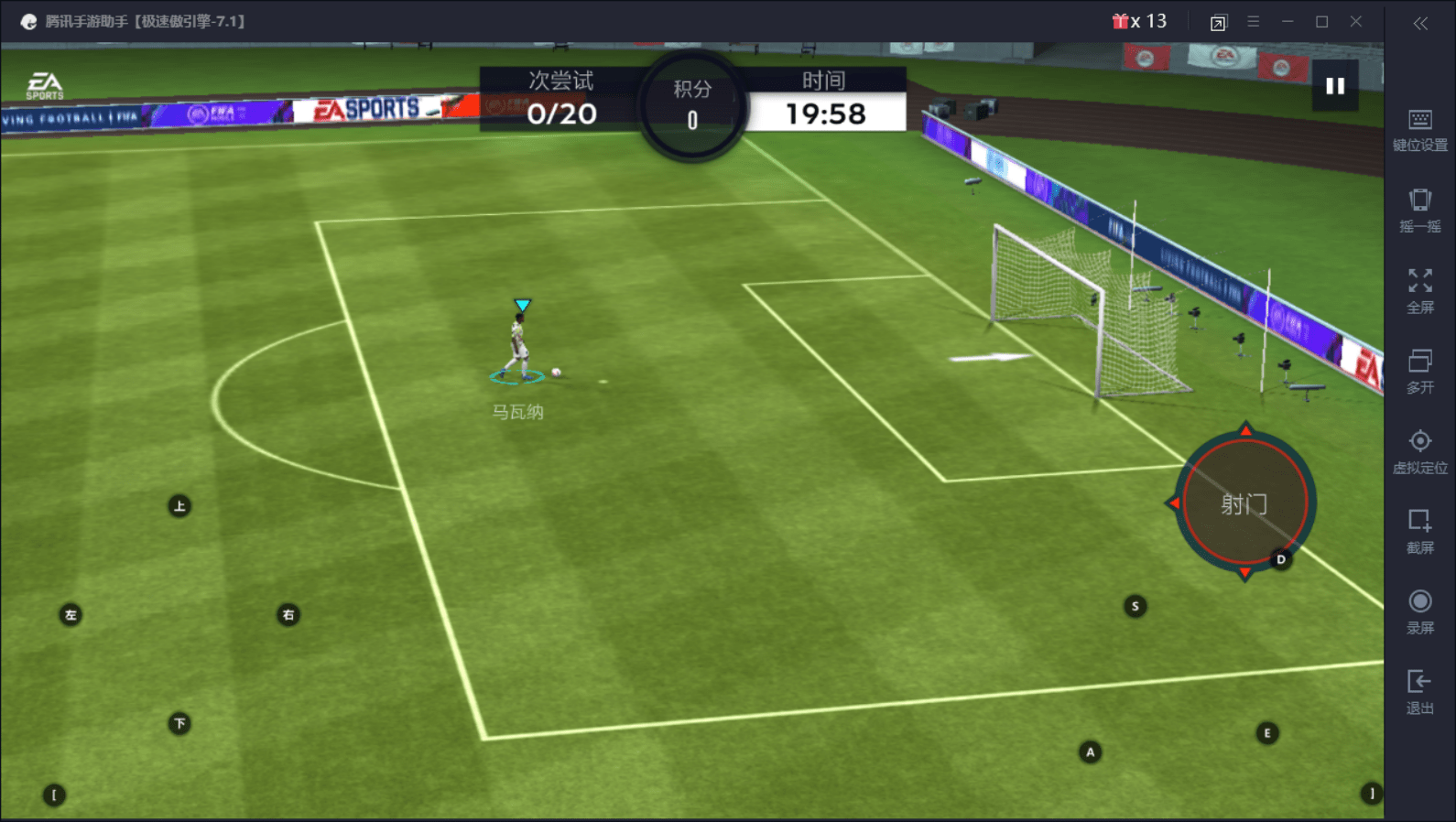The image size is (1456, 822).
Task: Activate the 摇一摇 shake function
Action: coord(1419,211)
